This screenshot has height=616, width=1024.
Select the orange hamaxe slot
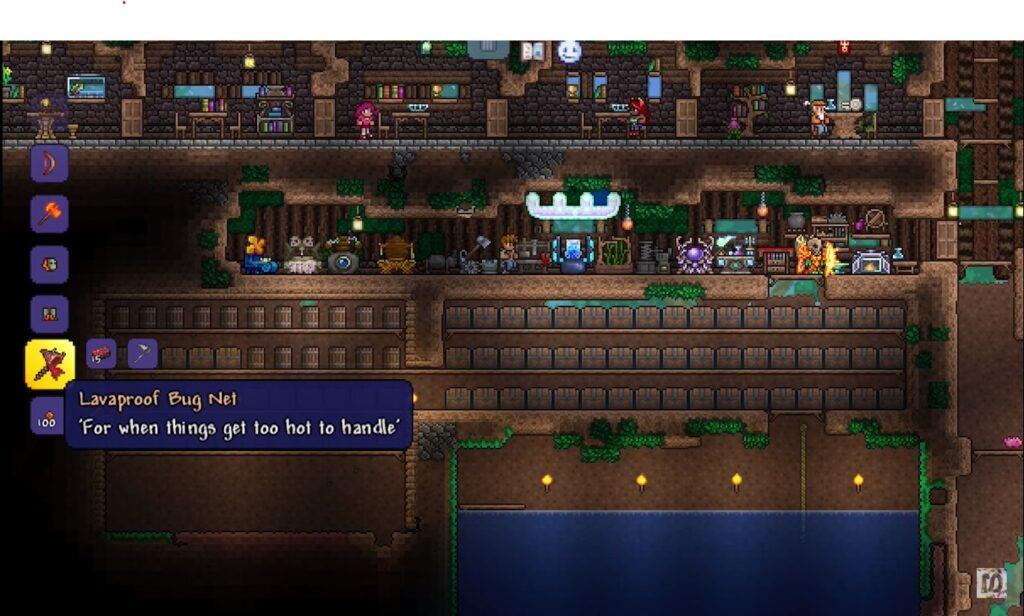[49, 214]
